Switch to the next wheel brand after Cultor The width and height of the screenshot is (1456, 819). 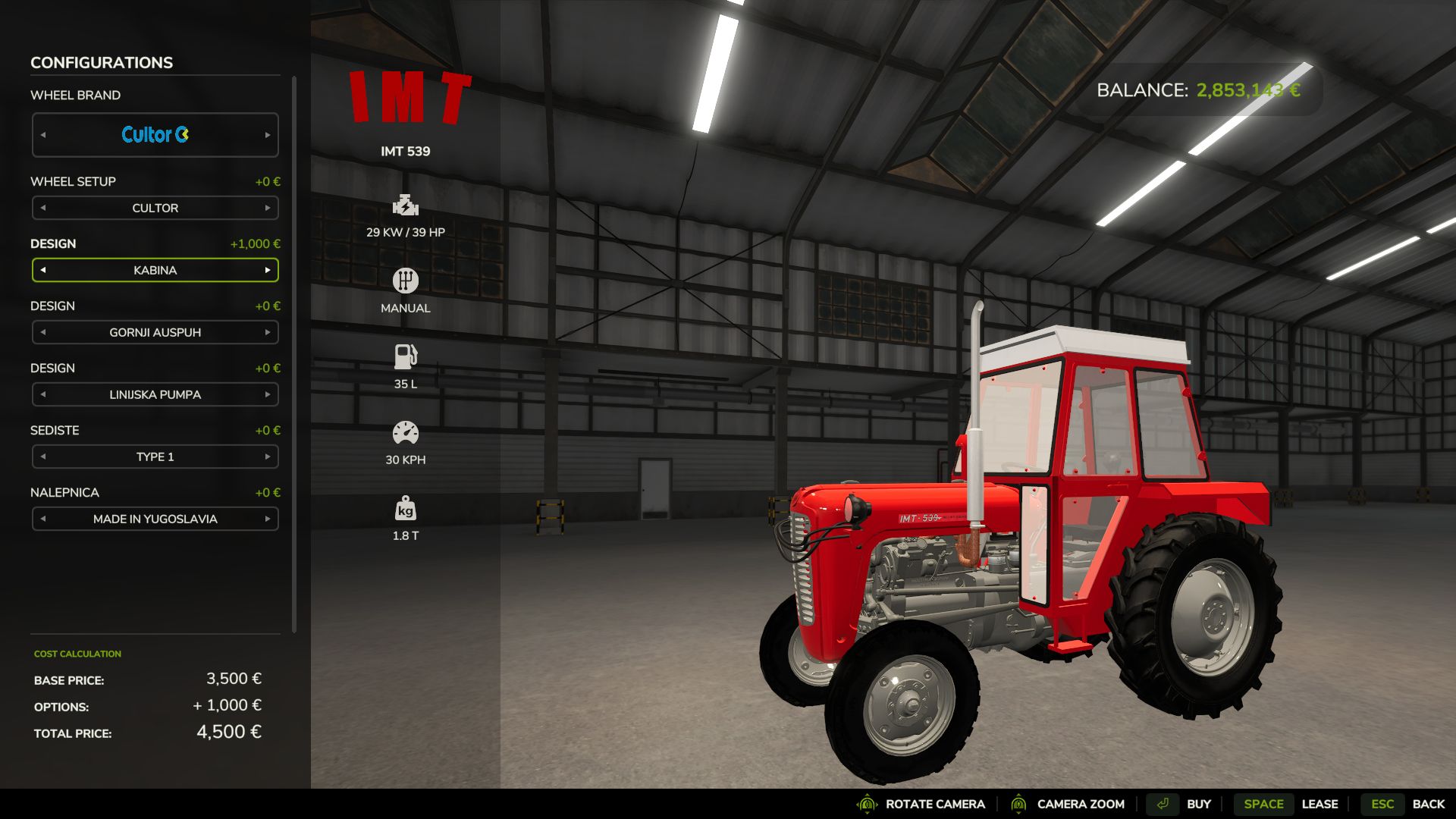coord(268,135)
